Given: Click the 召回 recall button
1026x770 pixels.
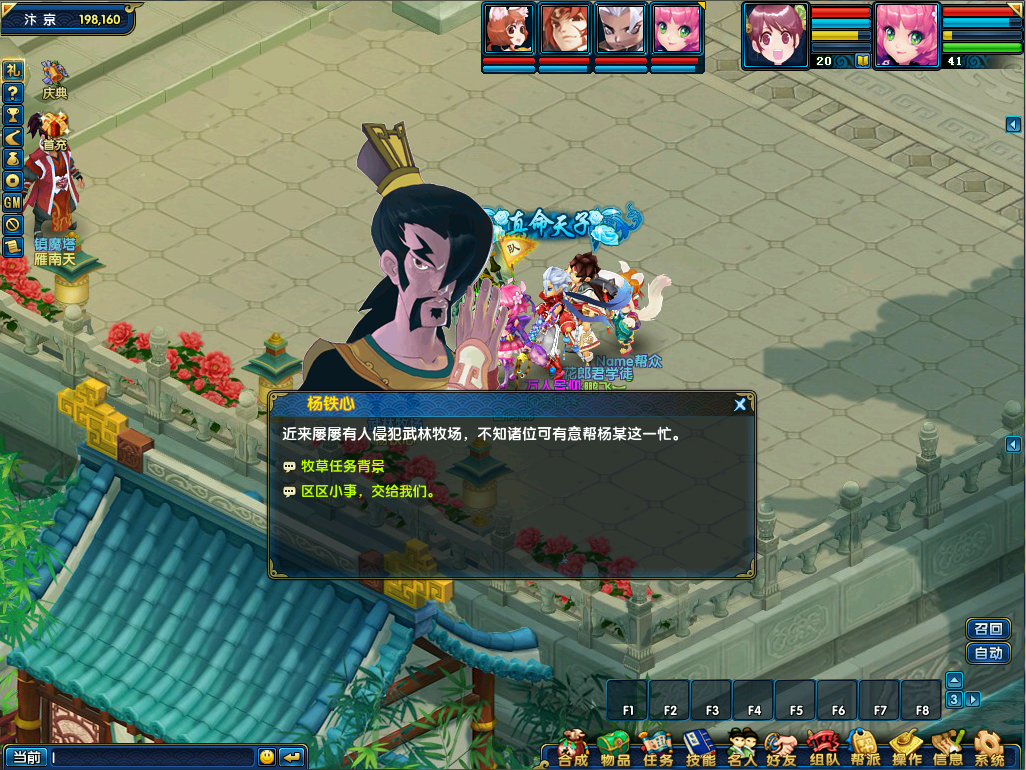Looking at the screenshot, I should (x=988, y=629).
